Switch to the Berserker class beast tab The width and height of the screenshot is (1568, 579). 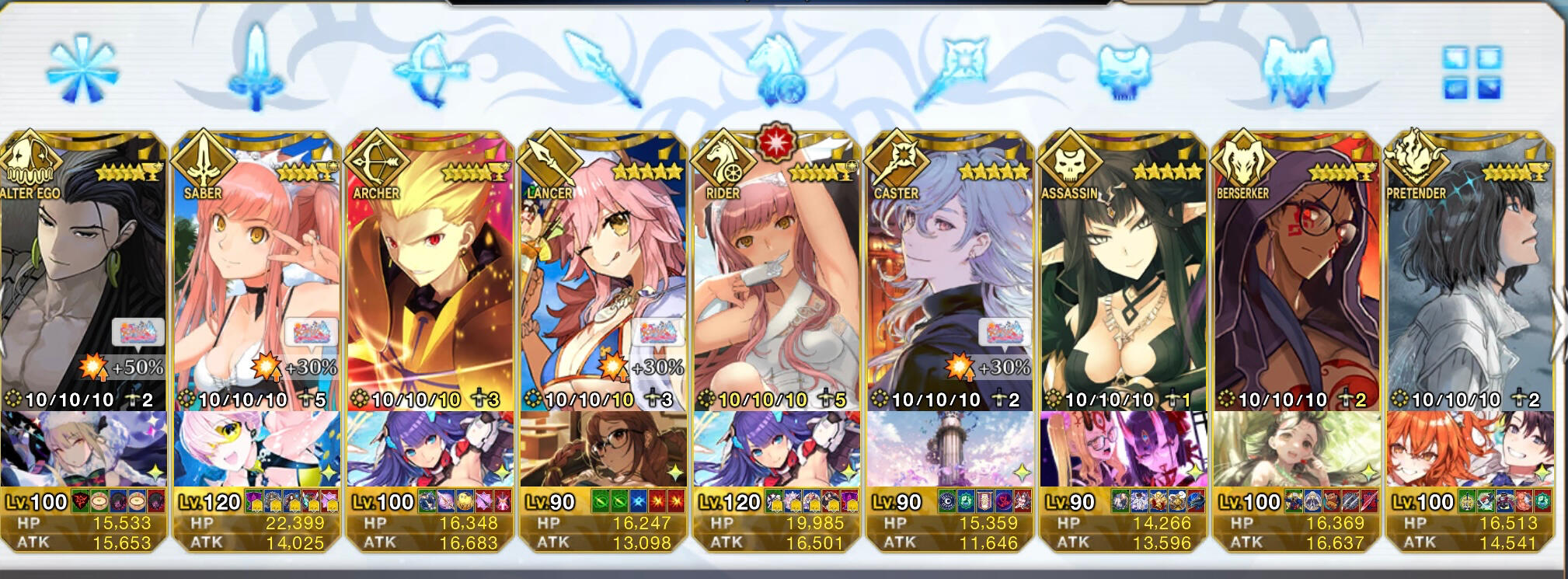1296,70
